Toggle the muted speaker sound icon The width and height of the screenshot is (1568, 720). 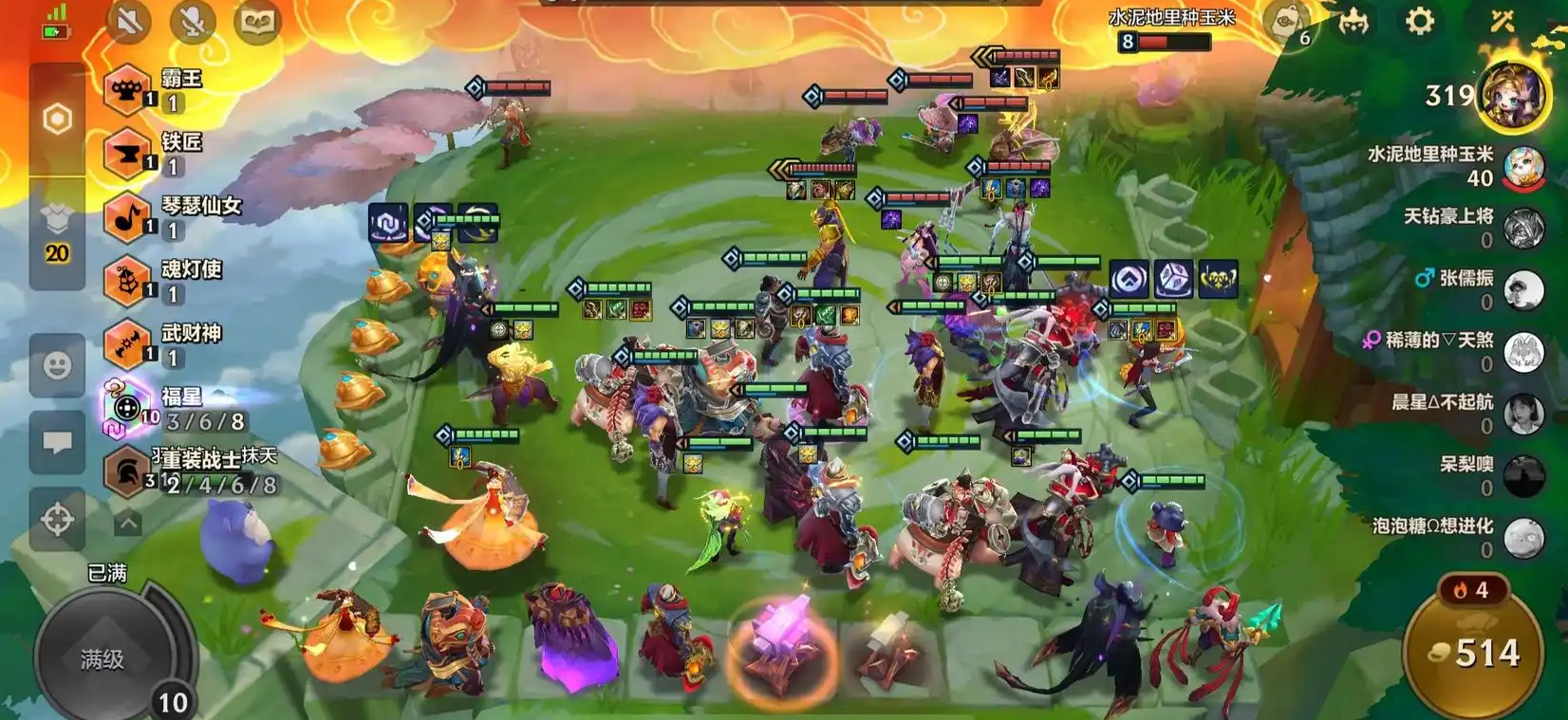coord(129,21)
